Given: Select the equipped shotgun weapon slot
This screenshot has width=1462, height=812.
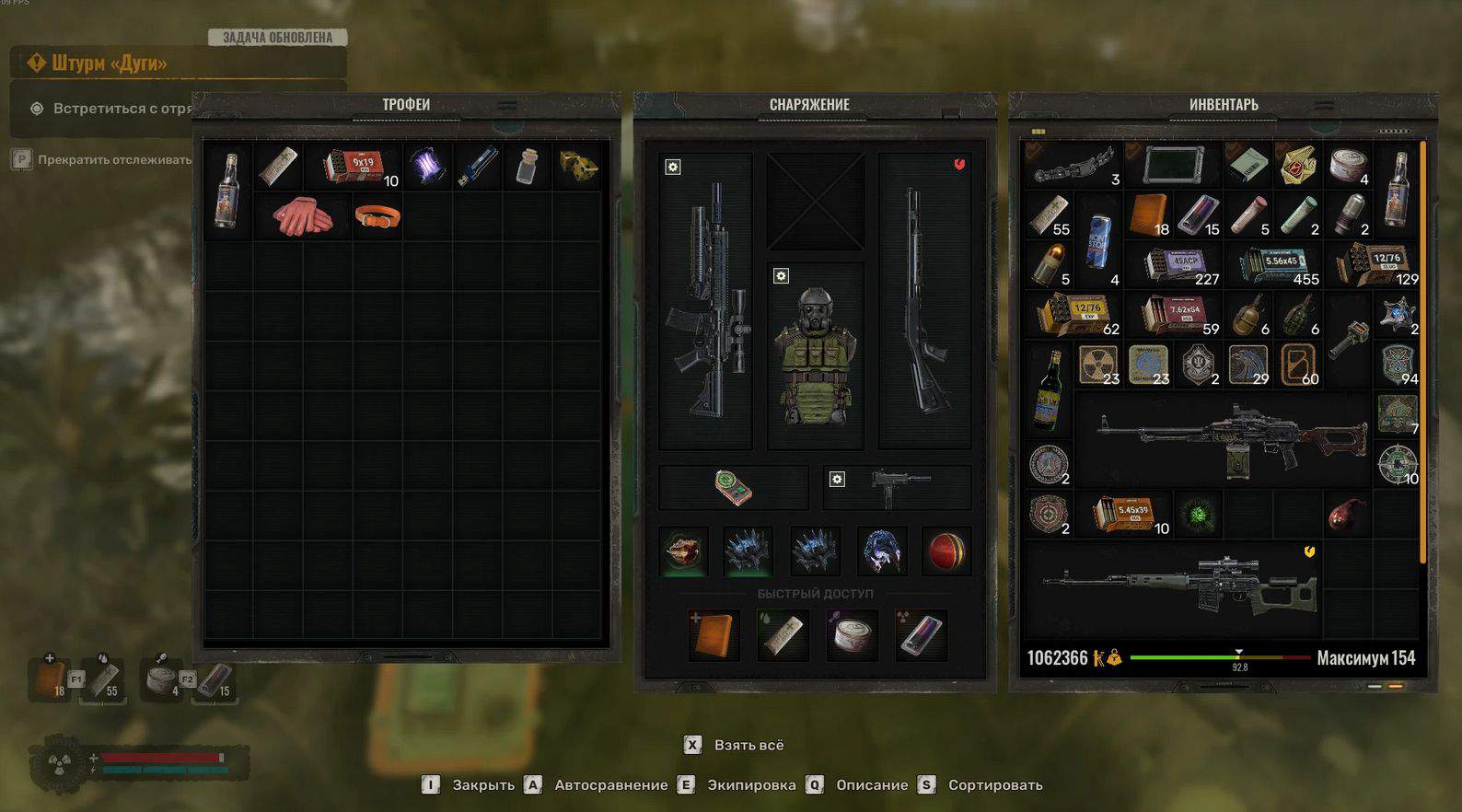Looking at the screenshot, I should coord(924,301).
